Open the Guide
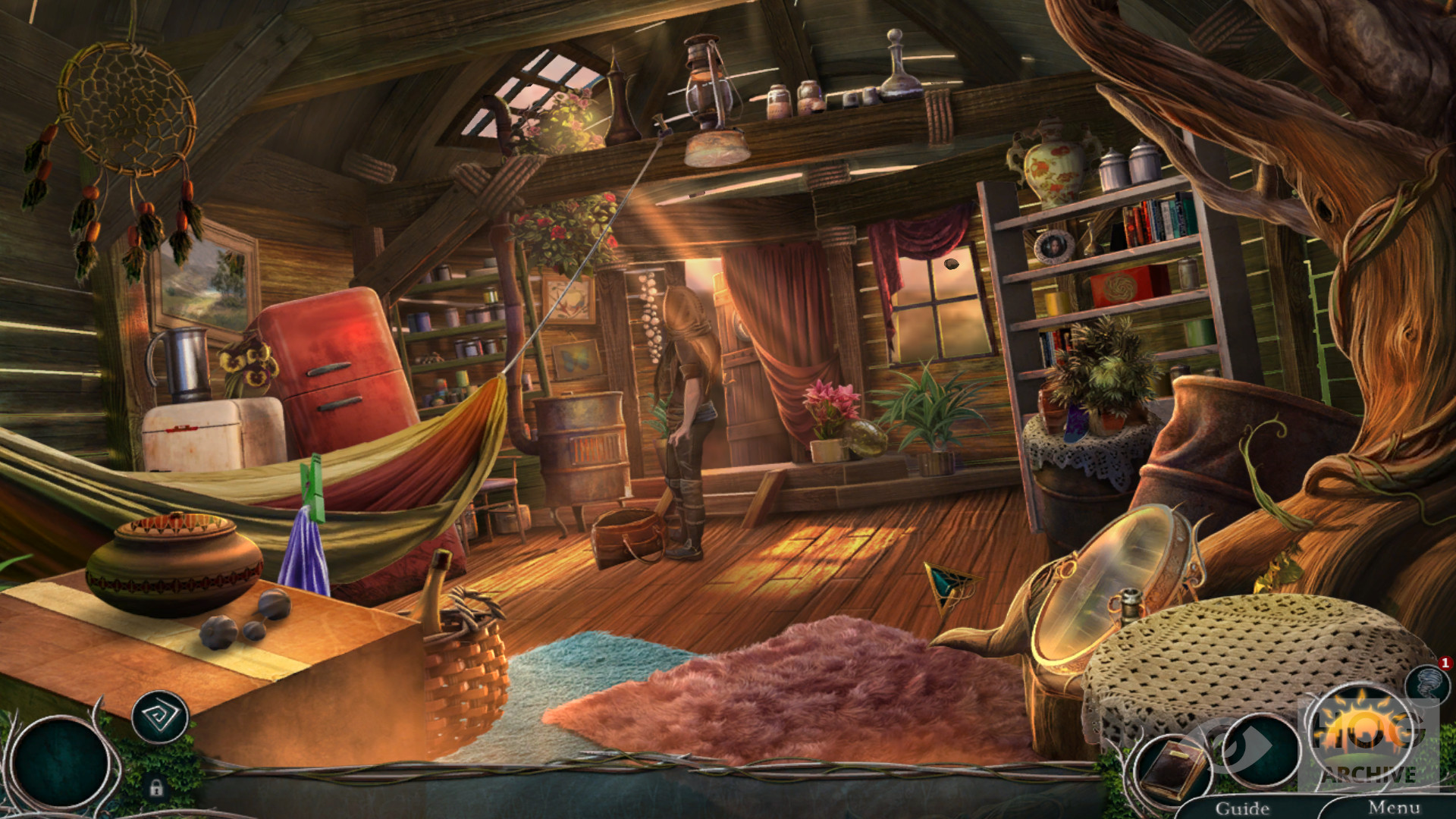The width and height of the screenshot is (1456, 819). pos(1242,808)
